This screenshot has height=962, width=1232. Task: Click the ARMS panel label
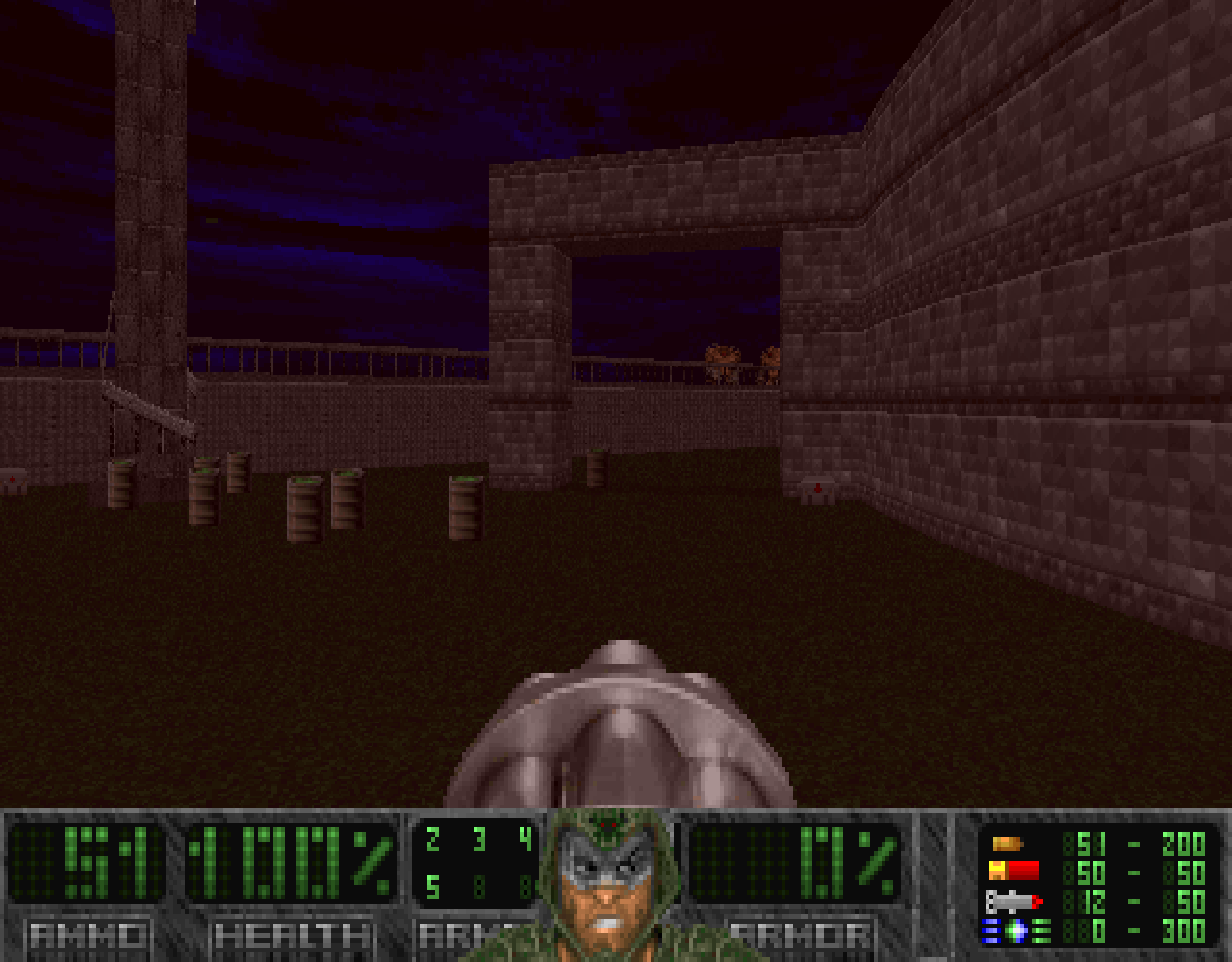coord(457,931)
